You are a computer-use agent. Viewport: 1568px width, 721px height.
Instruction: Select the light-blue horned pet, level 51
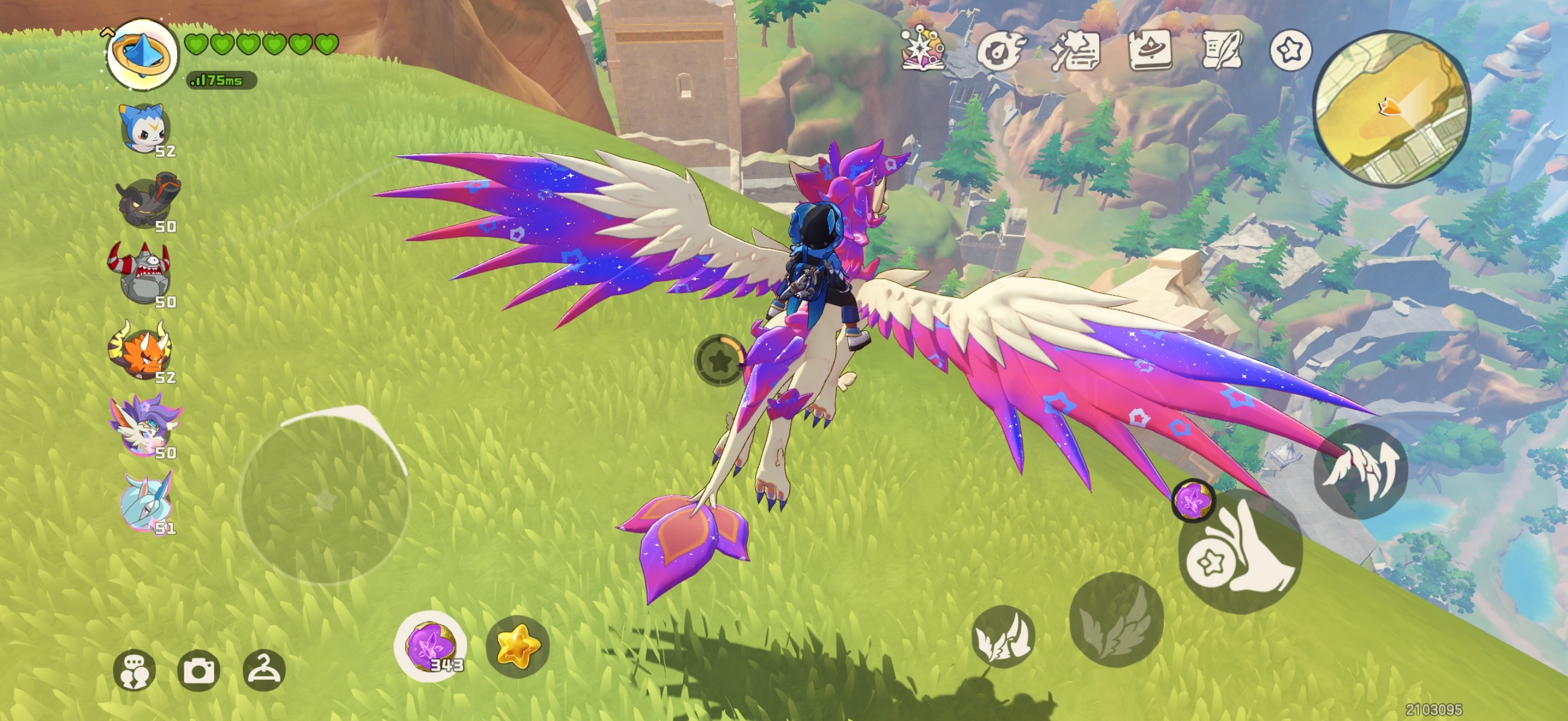click(146, 501)
